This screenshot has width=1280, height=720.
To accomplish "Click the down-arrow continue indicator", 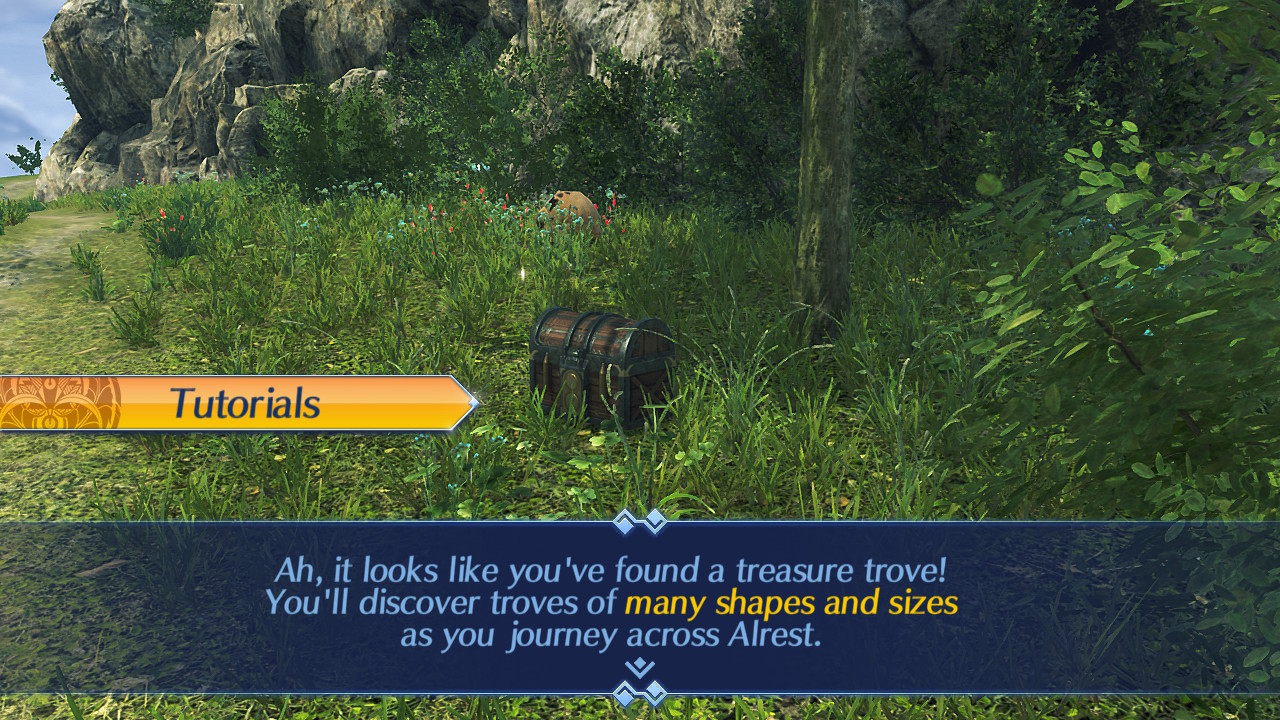I will click(639, 668).
